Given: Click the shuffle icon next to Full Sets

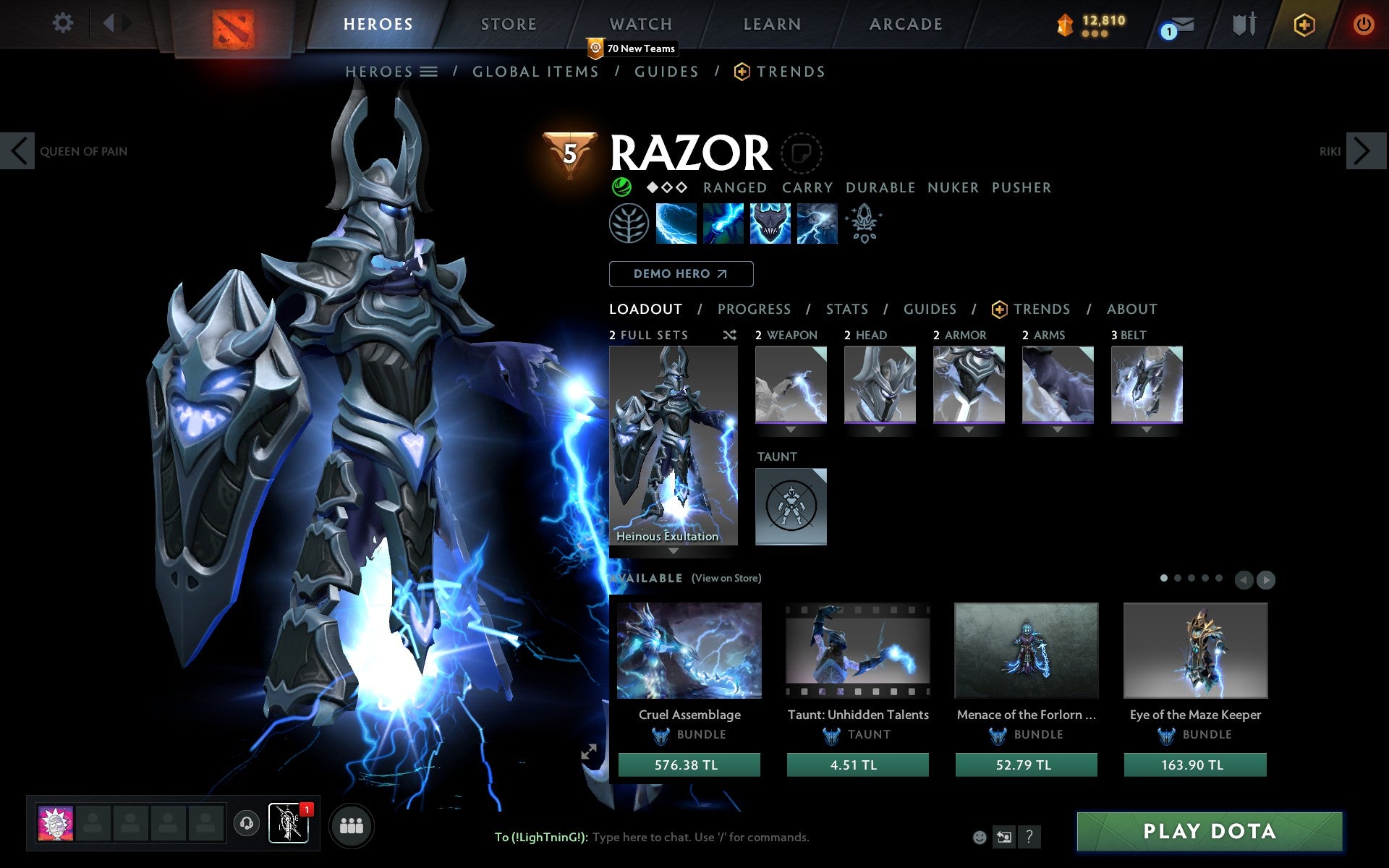Looking at the screenshot, I should tap(729, 335).
